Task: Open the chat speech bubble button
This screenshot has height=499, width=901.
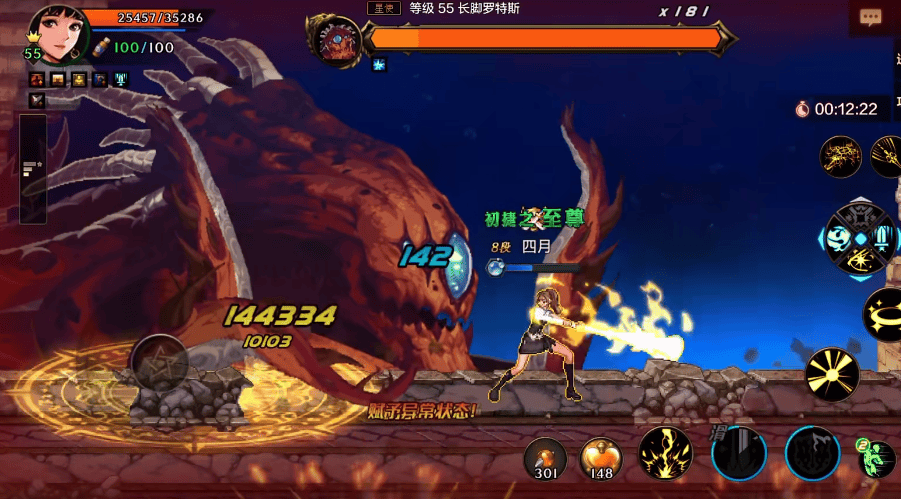Action: click(870, 18)
